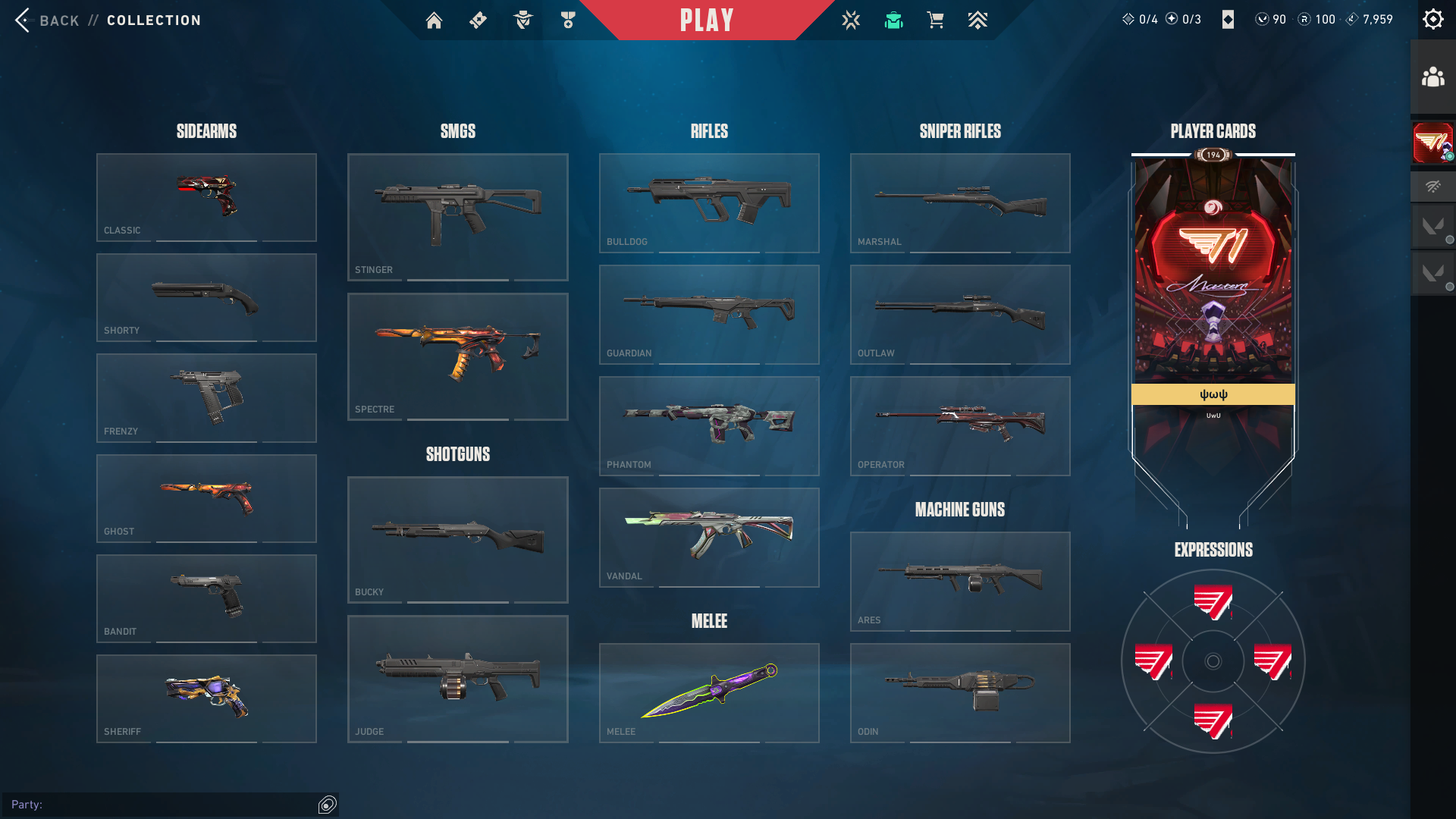Select the Odin machine gun slot
This screenshot has height=819, width=1456.
tap(960, 692)
